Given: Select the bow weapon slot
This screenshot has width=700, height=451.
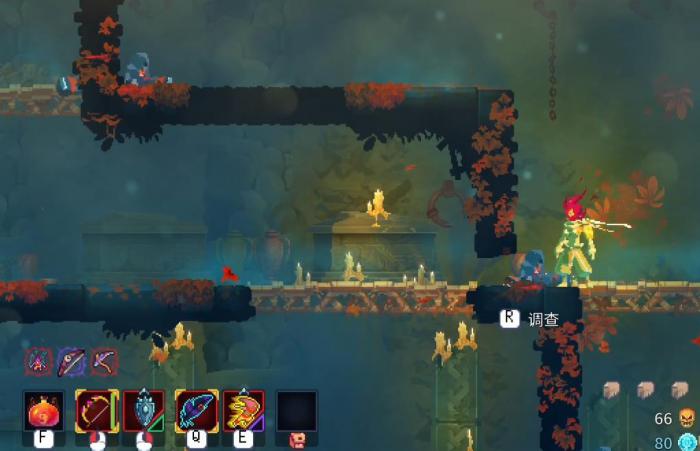Looking at the screenshot, I should point(97,410).
